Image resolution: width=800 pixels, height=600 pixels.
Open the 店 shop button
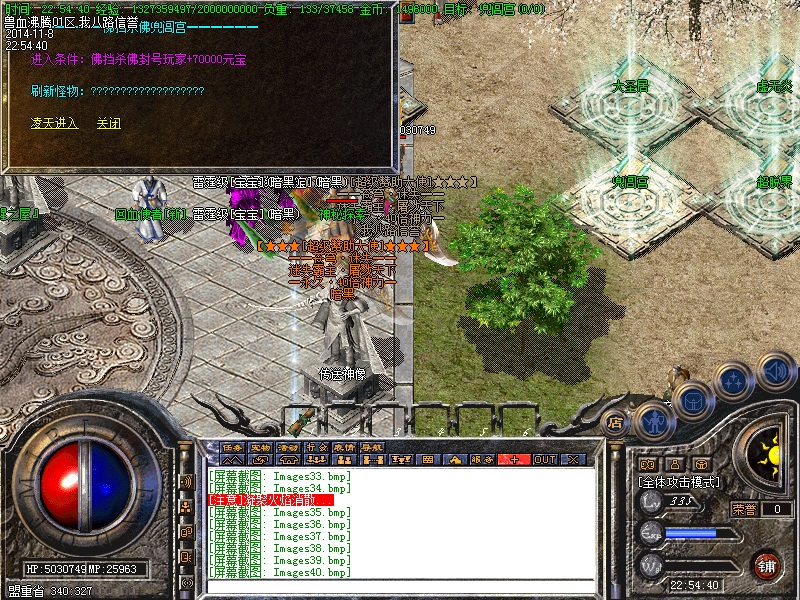tap(616, 423)
